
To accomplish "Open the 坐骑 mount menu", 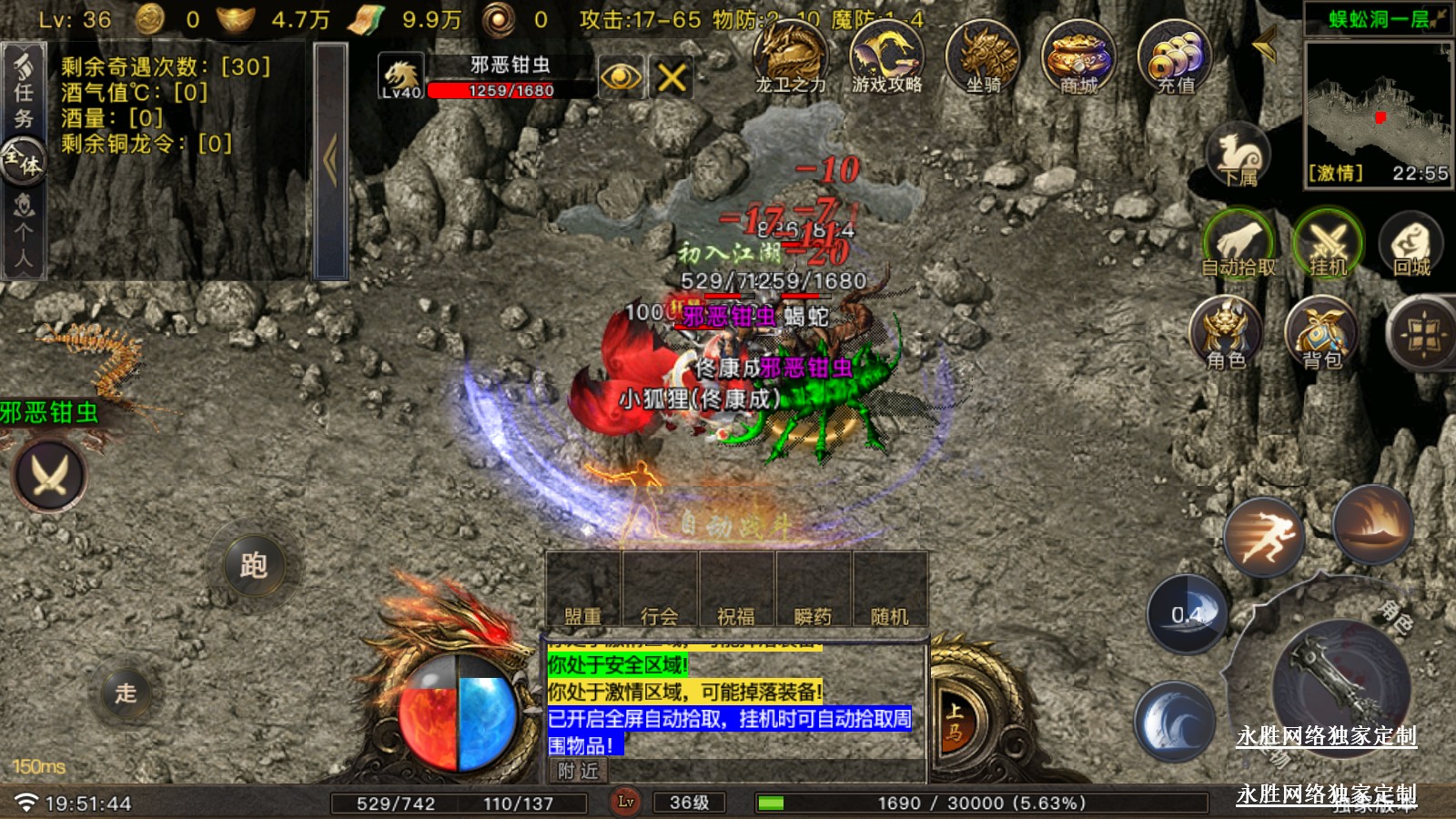I will 983,57.
